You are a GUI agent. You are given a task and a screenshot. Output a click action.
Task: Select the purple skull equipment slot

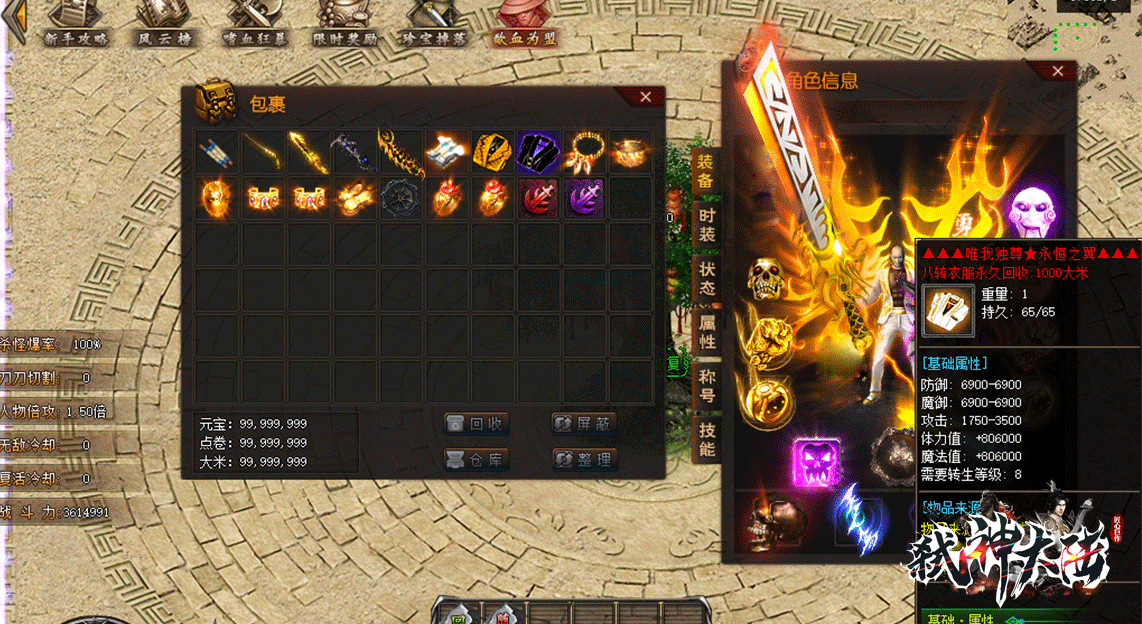(x=817, y=463)
